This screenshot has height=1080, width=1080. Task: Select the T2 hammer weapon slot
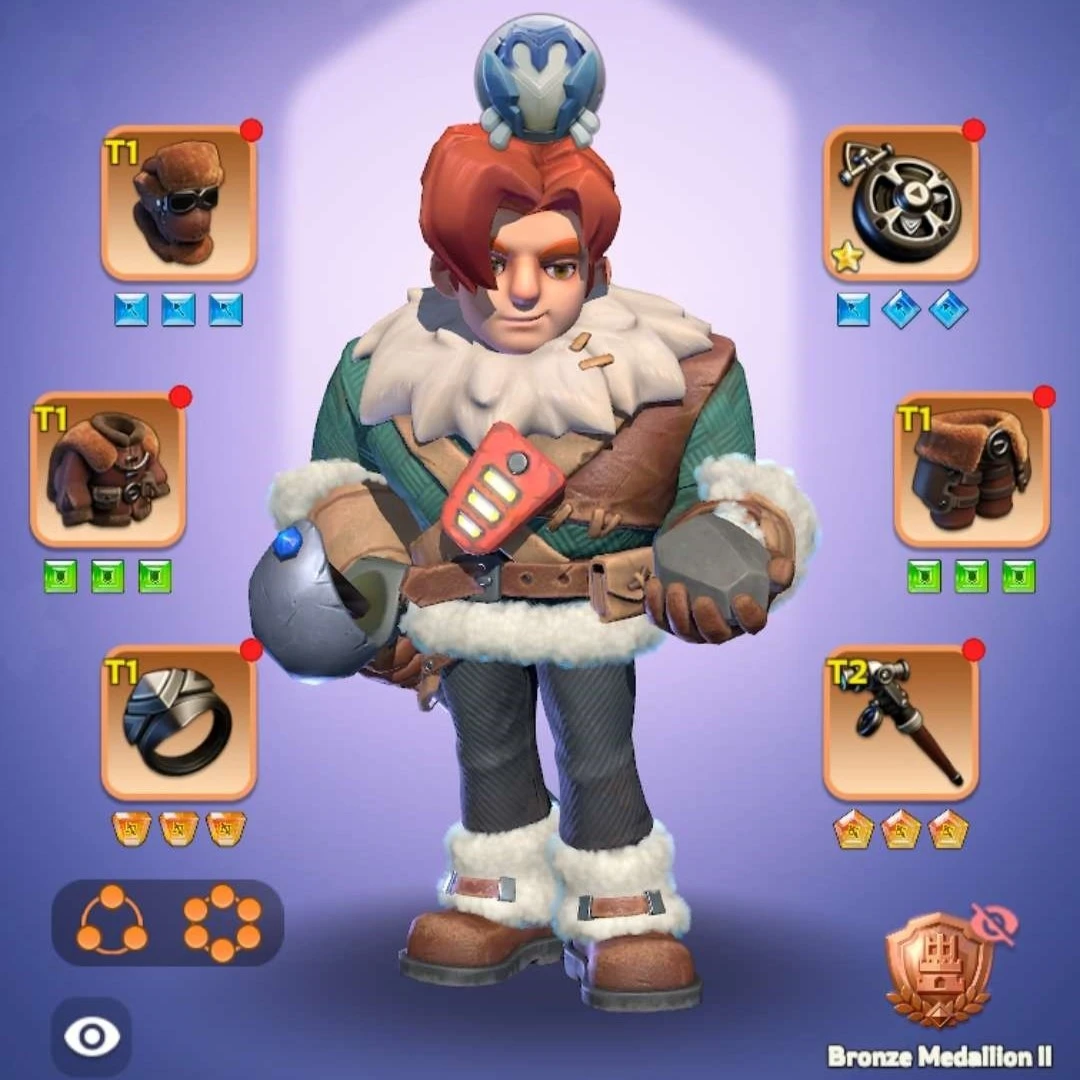901,722
